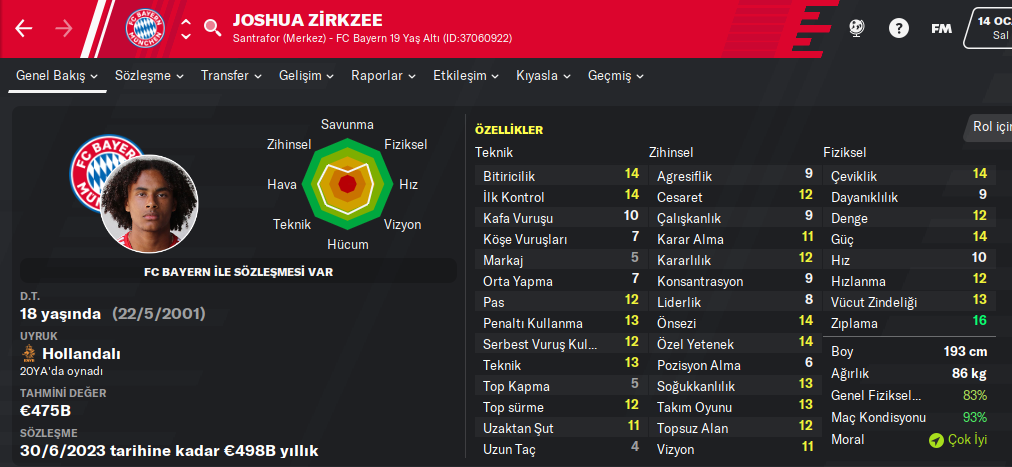Toggle the player switcher up-down arrows
This screenshot has height=467, width=1012.
click(x=185, y=28)
